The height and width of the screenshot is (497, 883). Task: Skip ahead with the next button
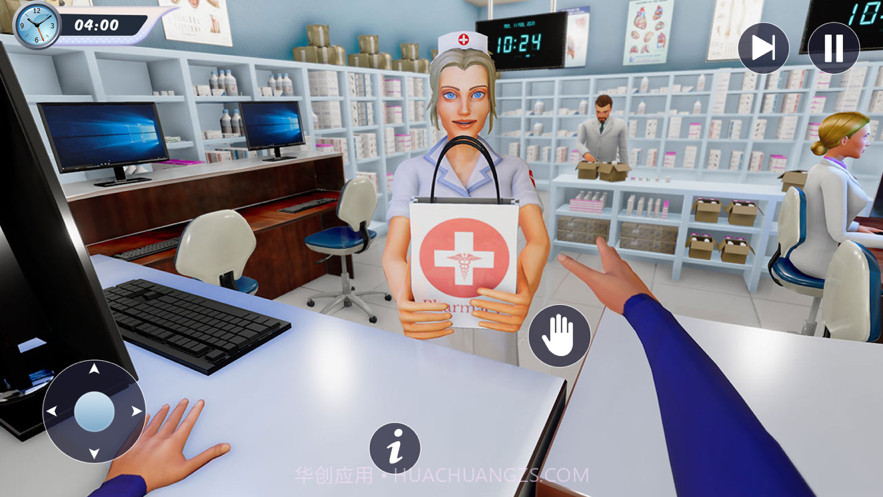(763, 48)
